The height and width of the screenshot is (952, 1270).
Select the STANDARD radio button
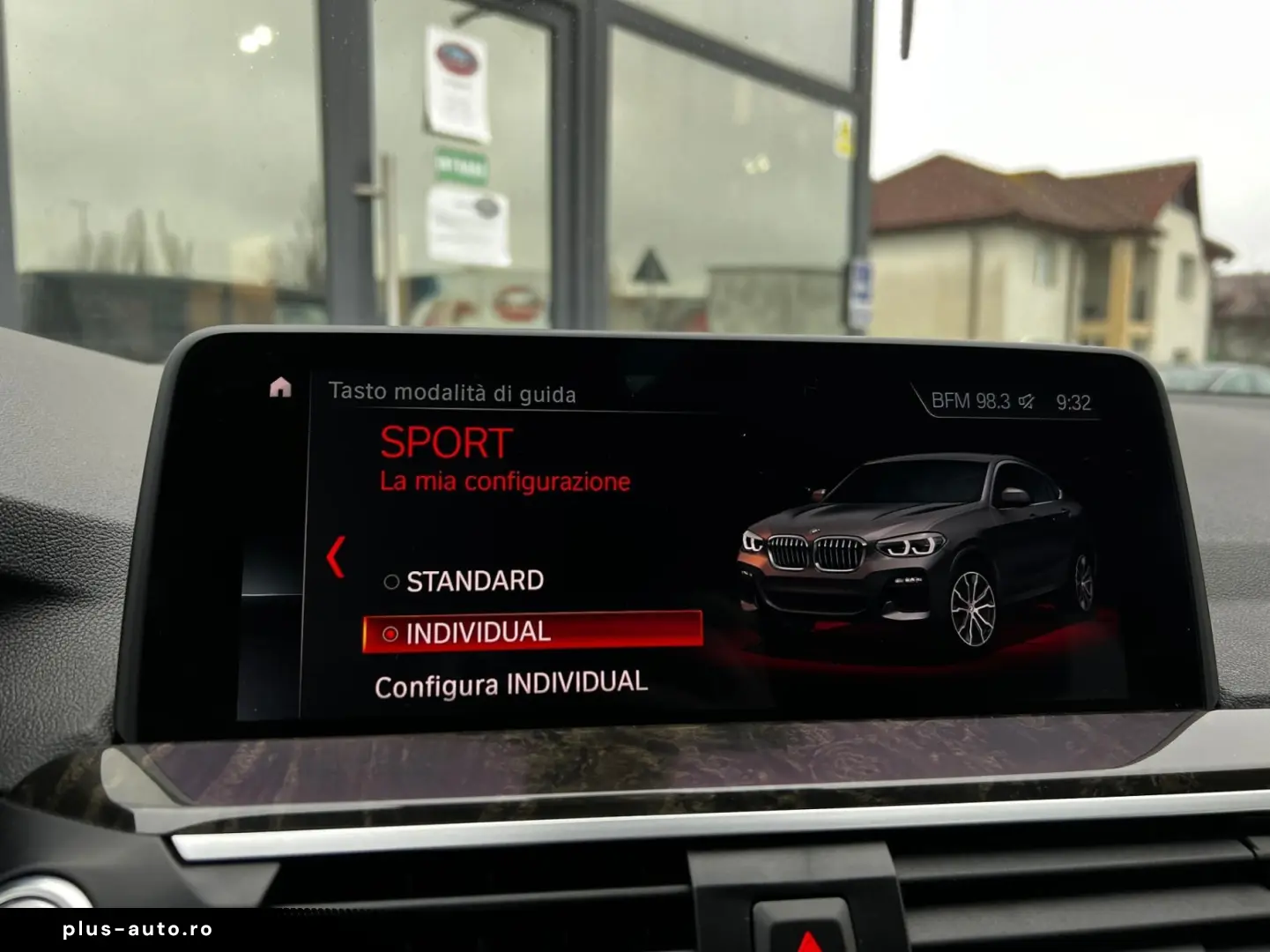pyautogui.click(x=390, y=581)
